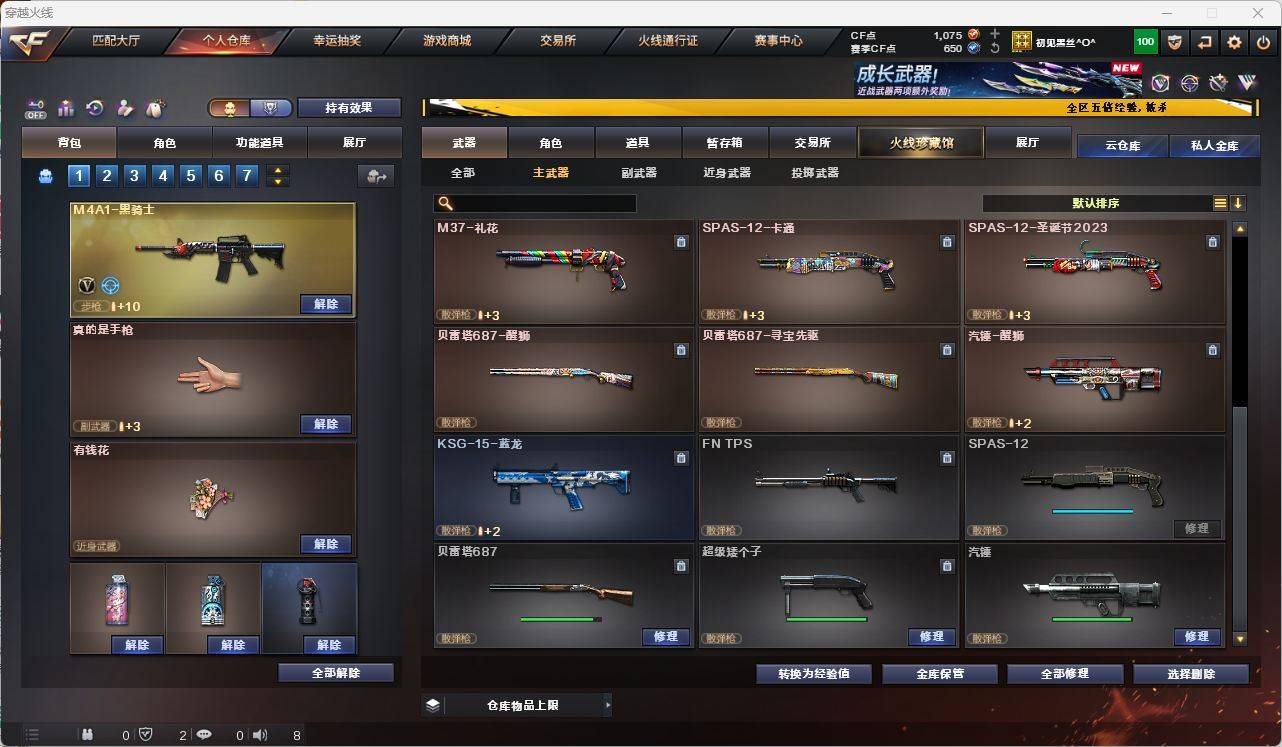Open the settings gear in the top right
This screenshot has width=1282, height=747.
[x=1233, y=41]
